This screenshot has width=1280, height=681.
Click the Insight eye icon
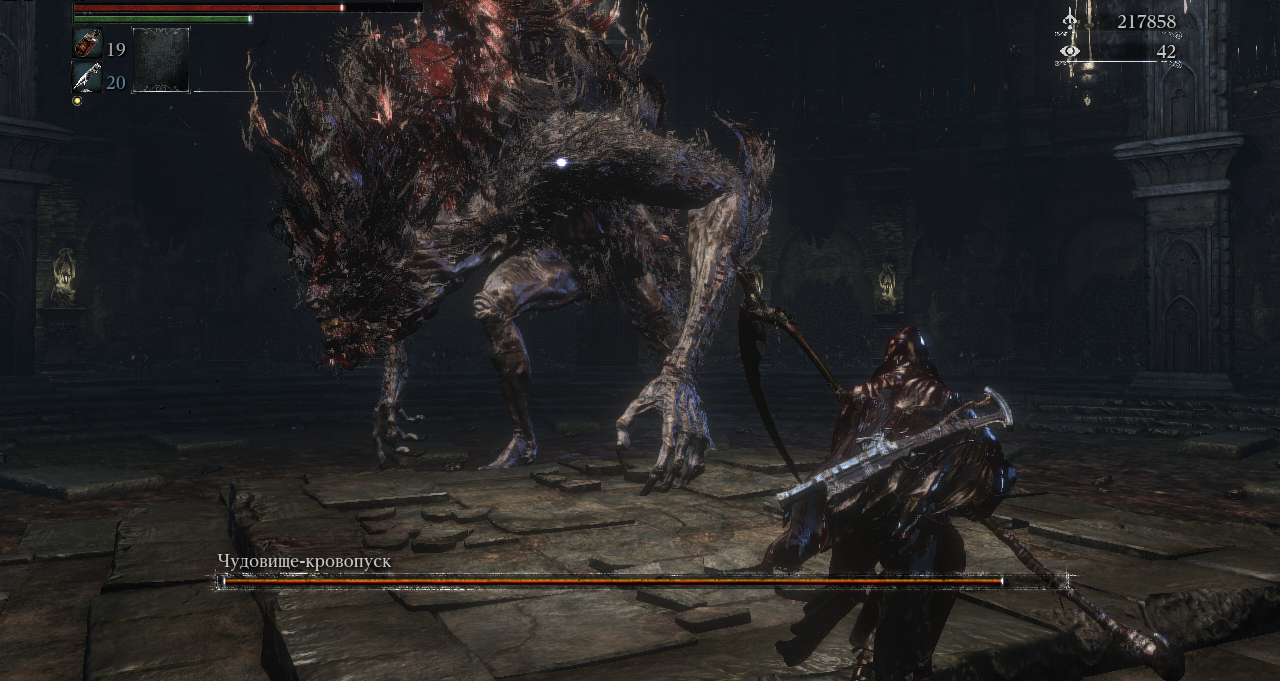pos(1071,51)
